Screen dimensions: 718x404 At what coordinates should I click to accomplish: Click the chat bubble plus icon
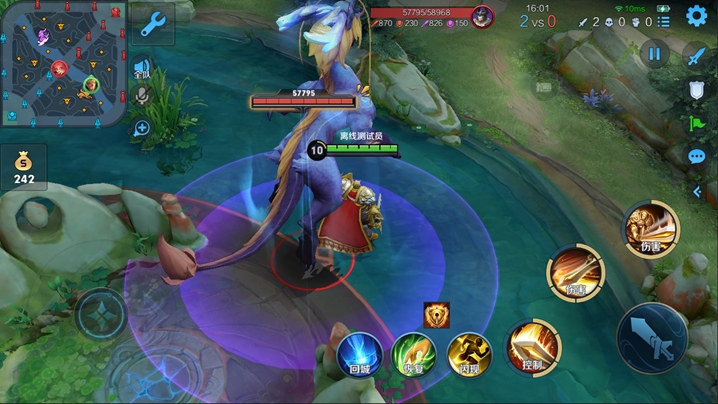pos(142,128)
